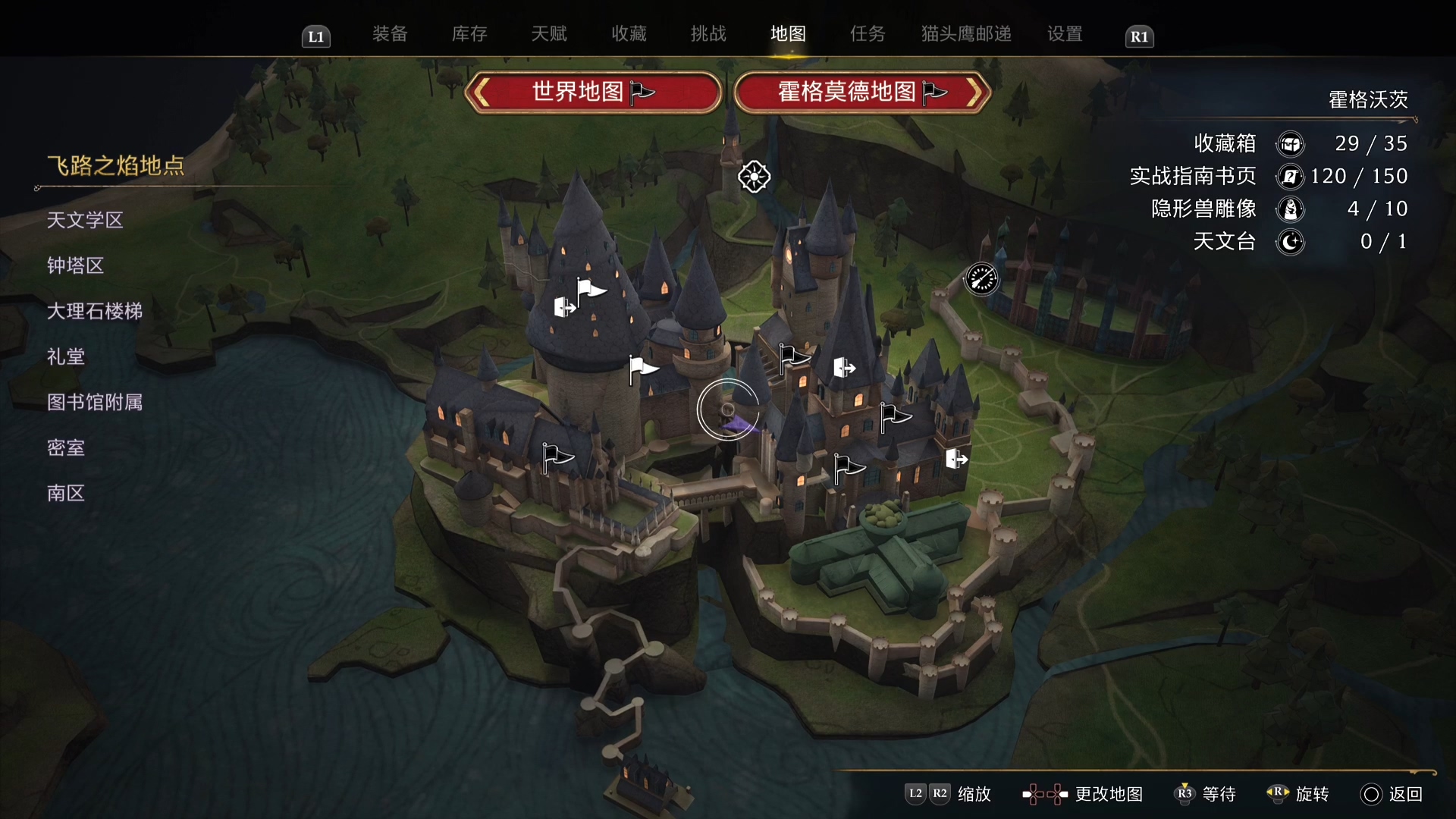The height and width of the screenshot is (819, 1456).
Task: Select the collection chest icon on the stats panel
Action: pyautogui.click(x=1291, y=143)
